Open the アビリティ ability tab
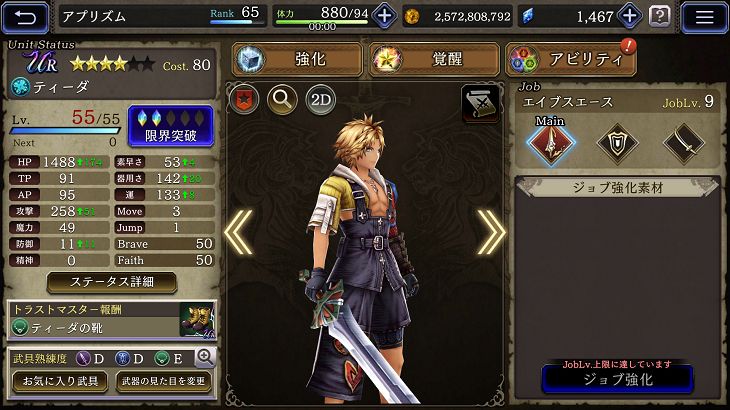This screenshot has height=410, width=730. pyautogui.click(x=571, y=59)
